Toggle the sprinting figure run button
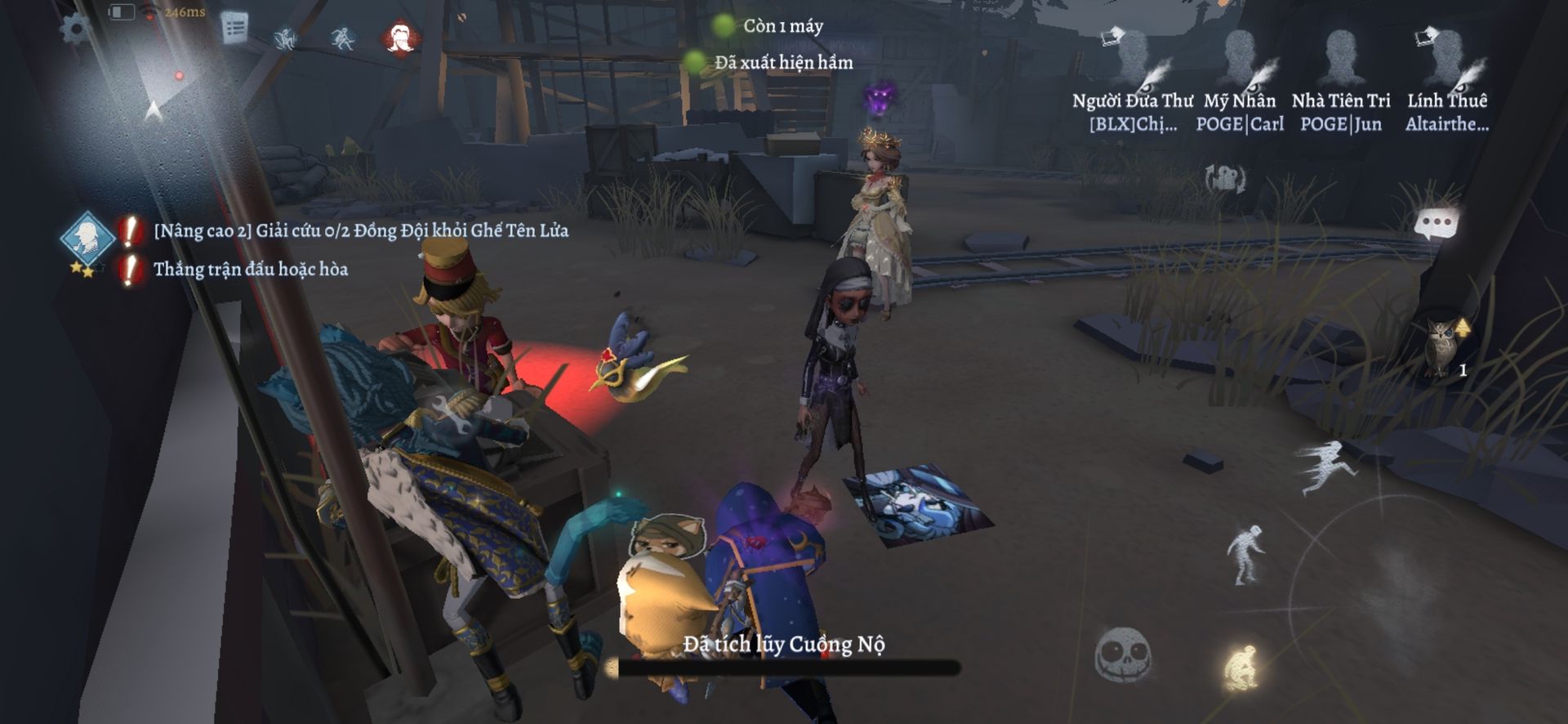Viewport: 1568px width, 724px height. pyautogui.click(x=1326, y=467)
